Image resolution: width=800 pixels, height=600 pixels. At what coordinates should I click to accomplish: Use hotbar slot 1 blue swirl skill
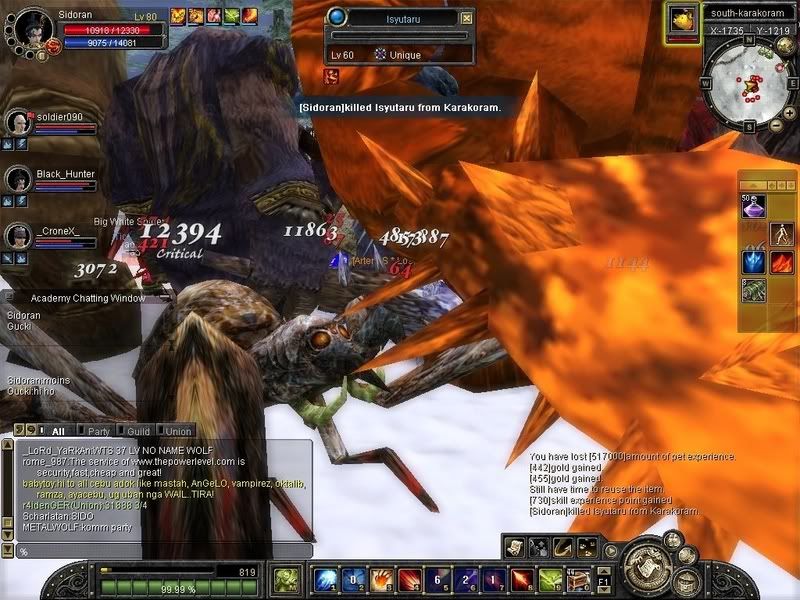point(324,579)
